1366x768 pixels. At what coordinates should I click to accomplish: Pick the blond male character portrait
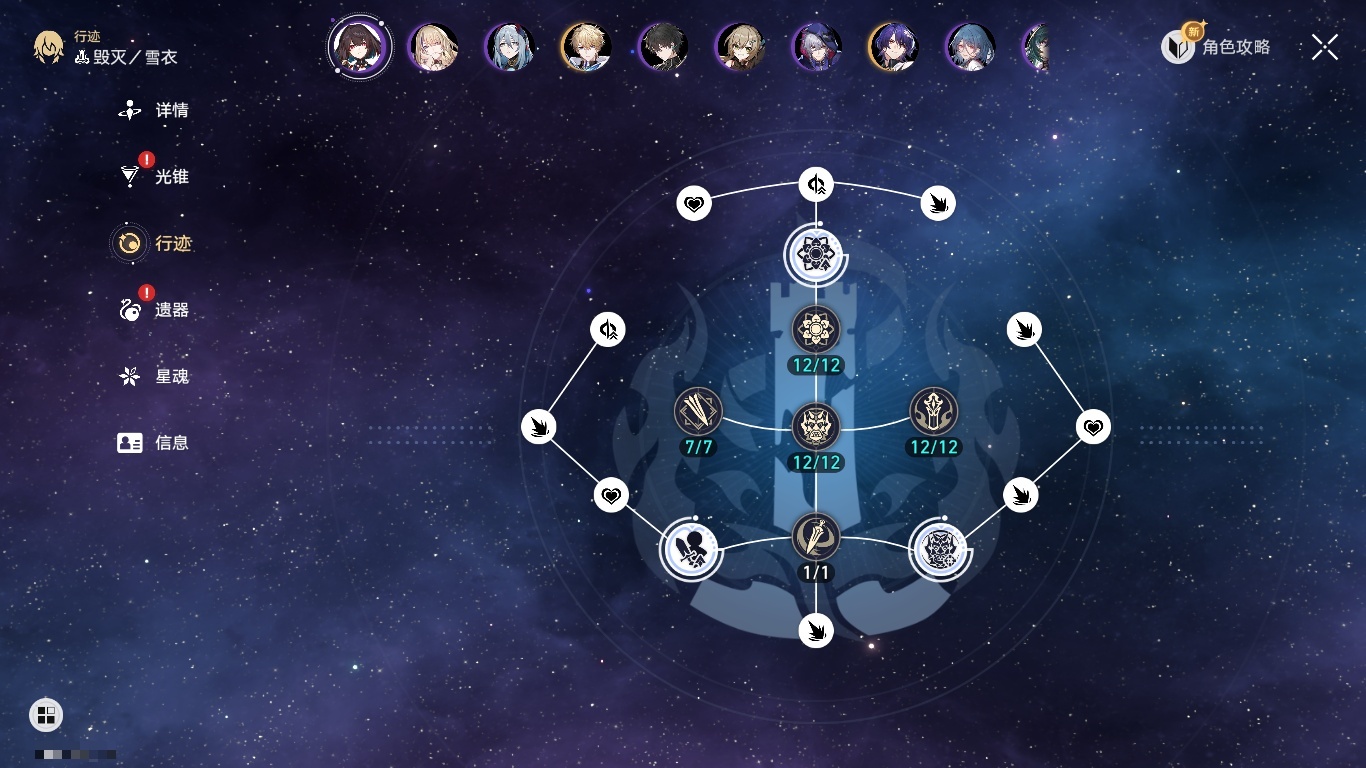(586, 47)
